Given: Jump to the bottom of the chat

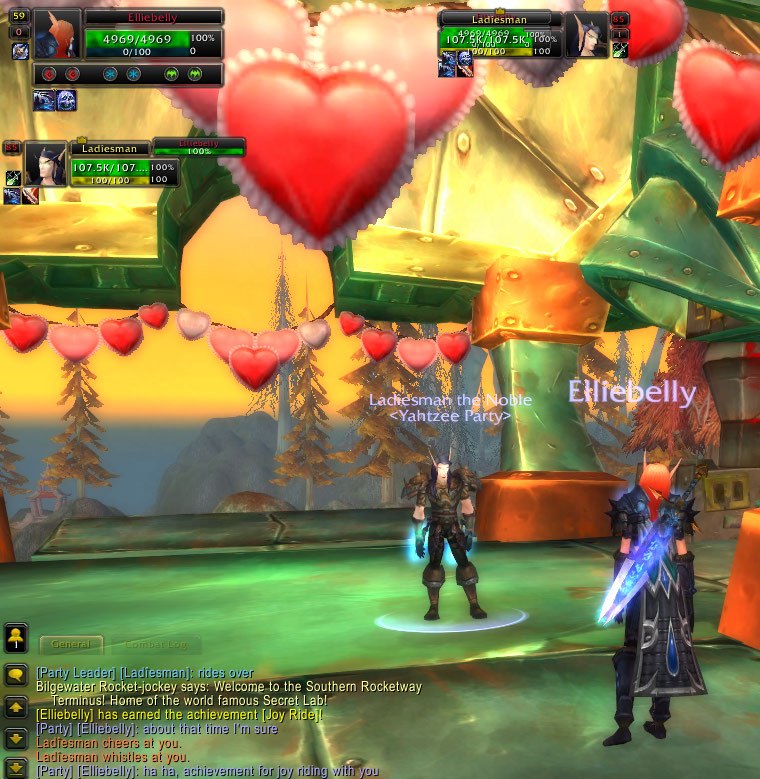Looking at the screenshot, I should point(15,767).
